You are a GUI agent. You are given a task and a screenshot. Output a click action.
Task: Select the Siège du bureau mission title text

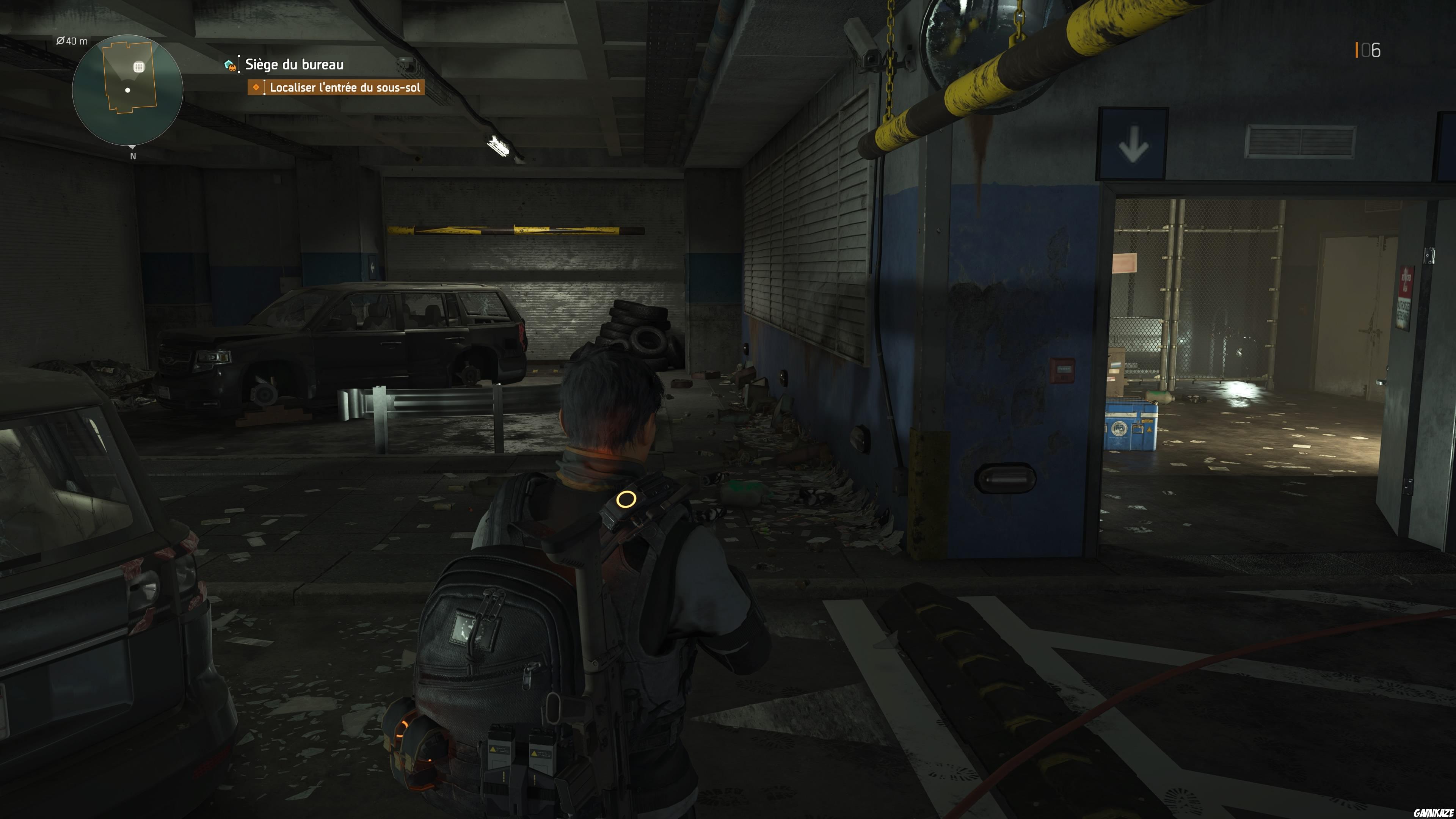pos(293,64)
